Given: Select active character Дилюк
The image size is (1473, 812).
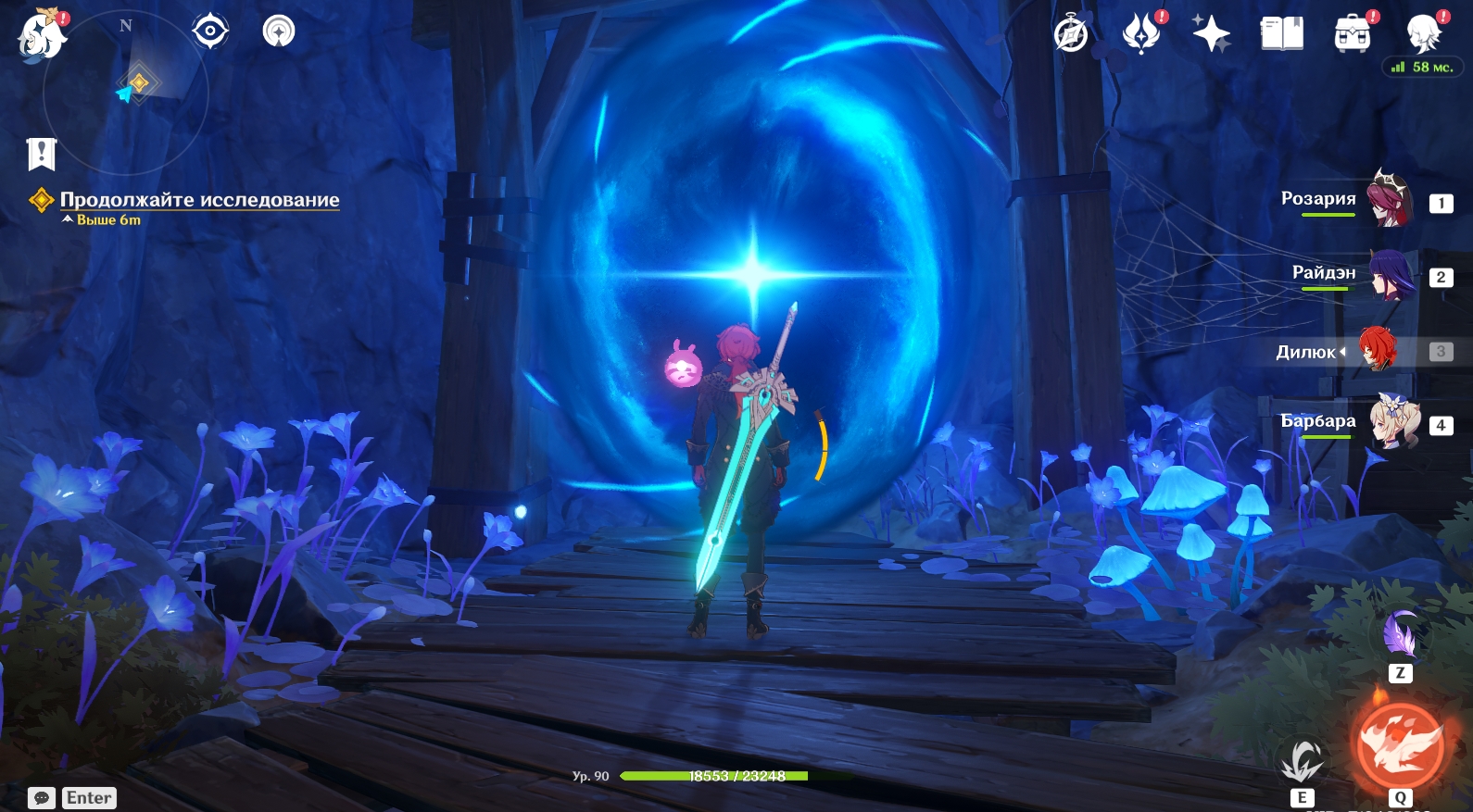Looking at the screenshot, I should tap(1378, 350).
